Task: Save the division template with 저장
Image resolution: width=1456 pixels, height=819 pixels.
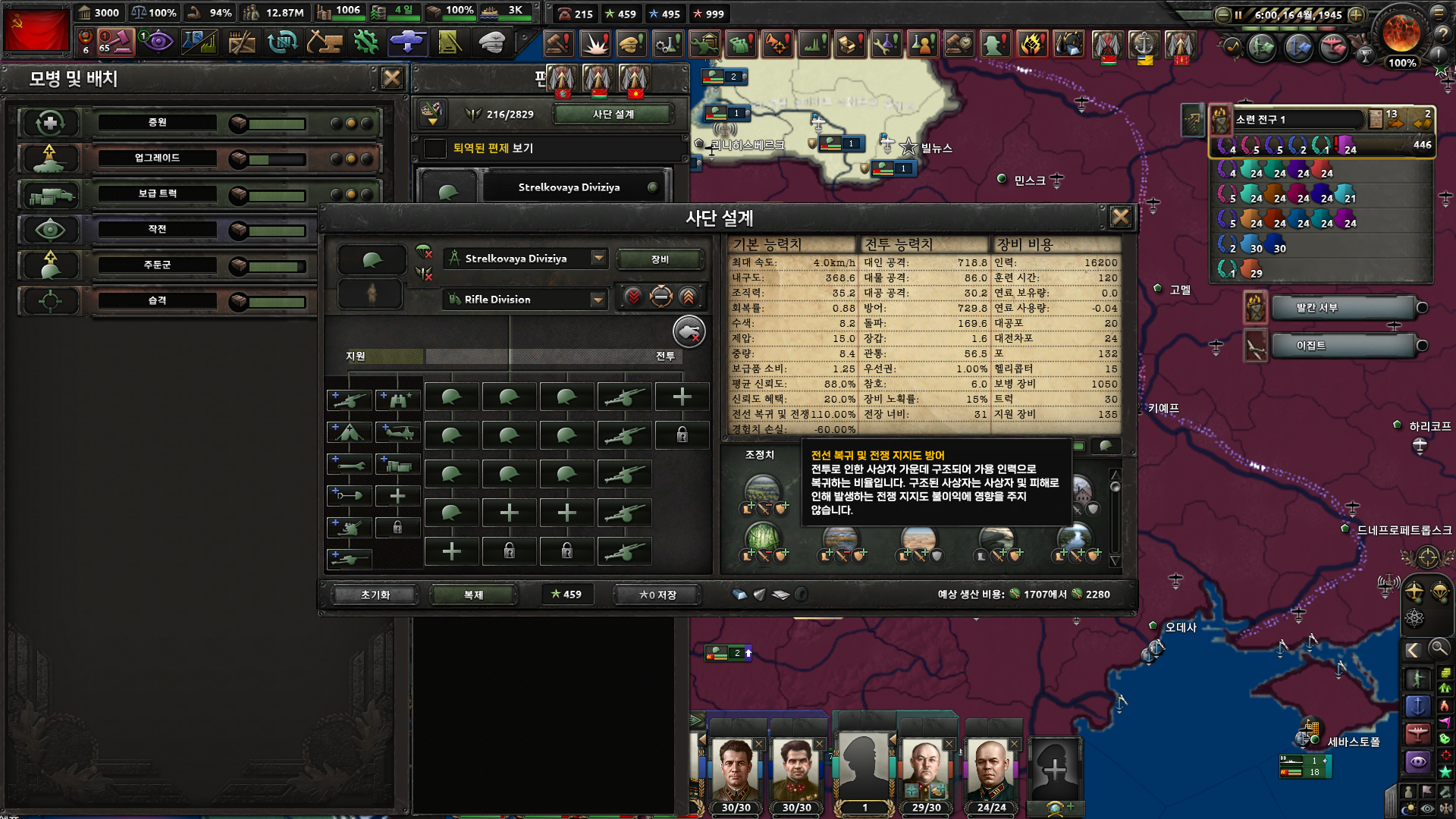Action: coord(657,595)
